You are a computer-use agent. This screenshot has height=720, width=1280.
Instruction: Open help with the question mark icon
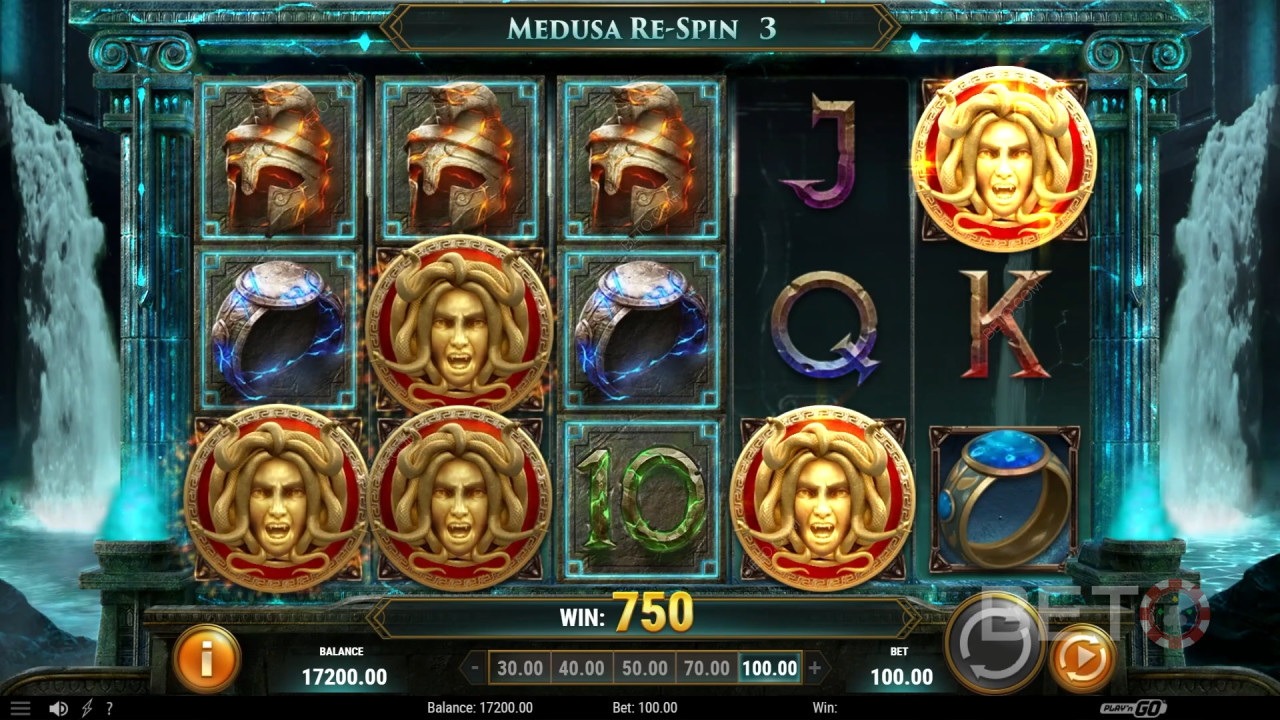click(x=109, y=708)
